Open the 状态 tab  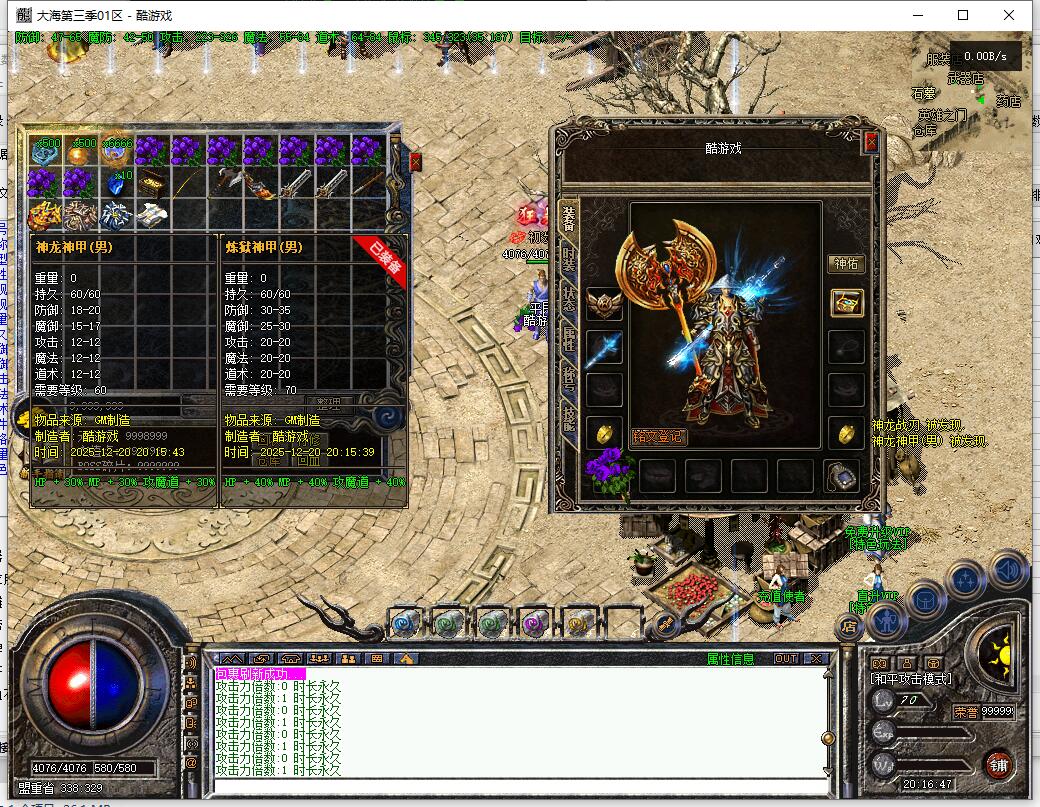(569, 300)
